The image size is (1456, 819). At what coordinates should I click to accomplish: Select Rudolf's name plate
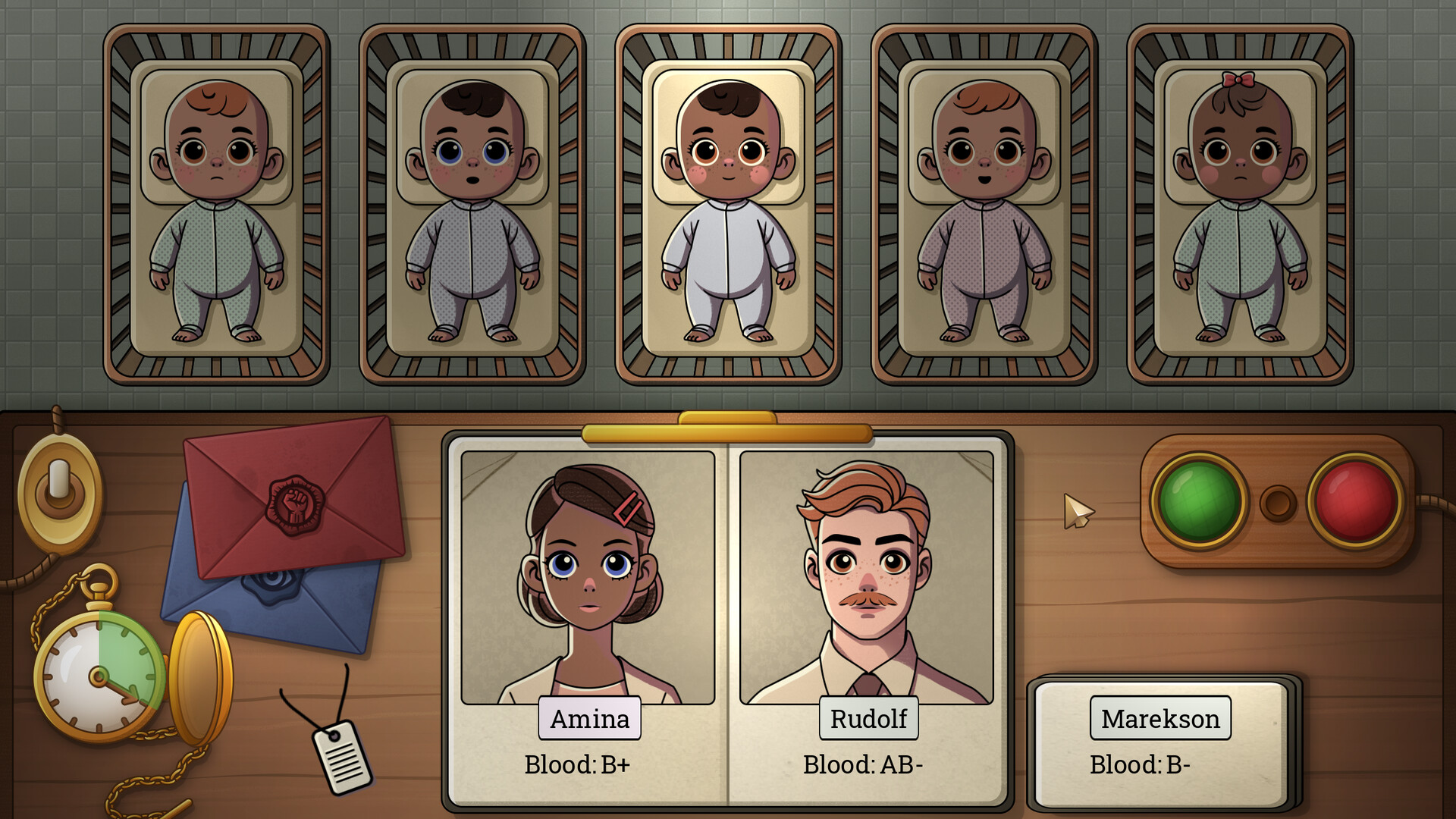click(x=869, y=719)
